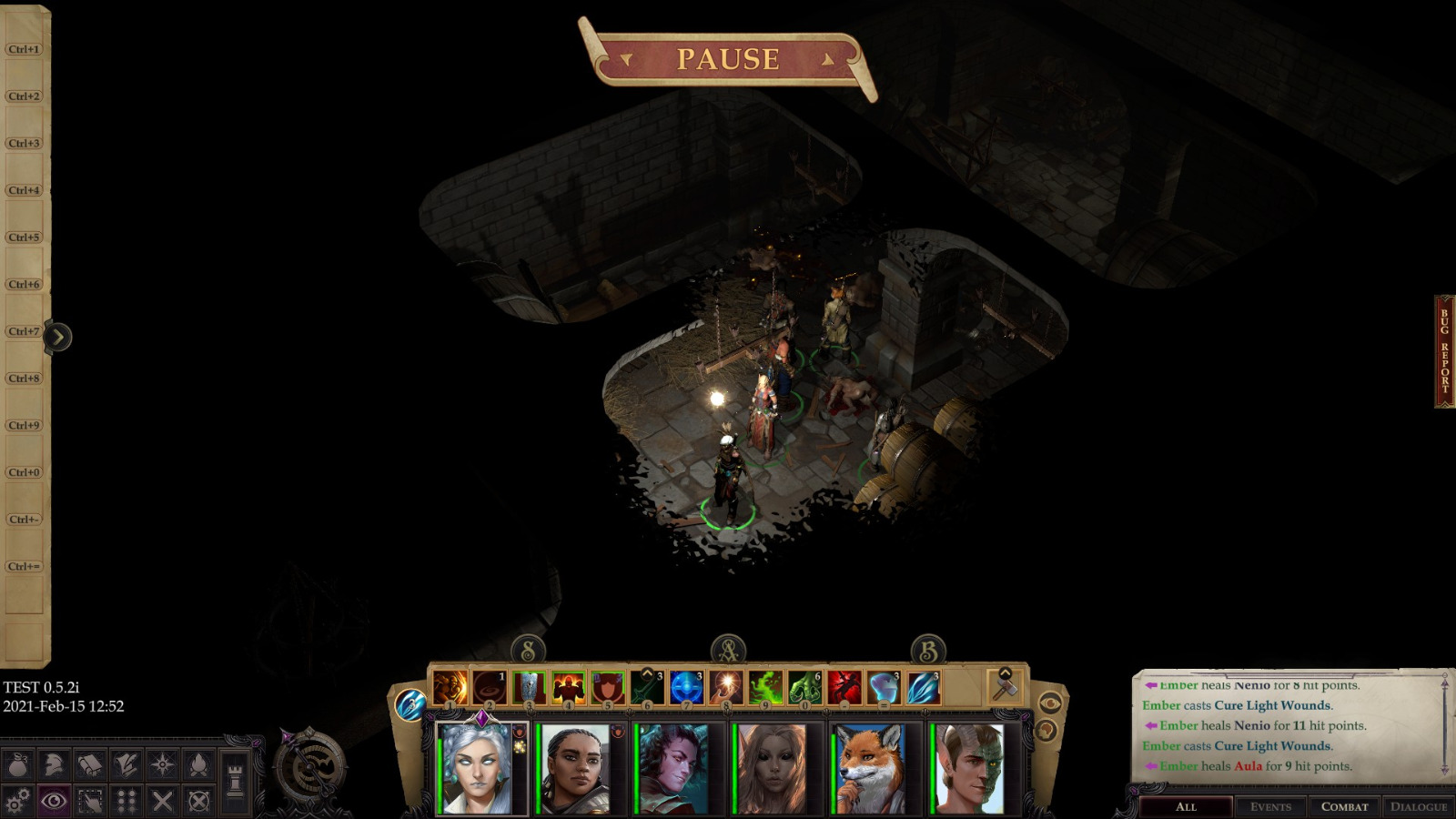Viewport: 1456px width, 819px height.
Task: Open the character sheet helmet icon
Action: (x=54, y=765)
